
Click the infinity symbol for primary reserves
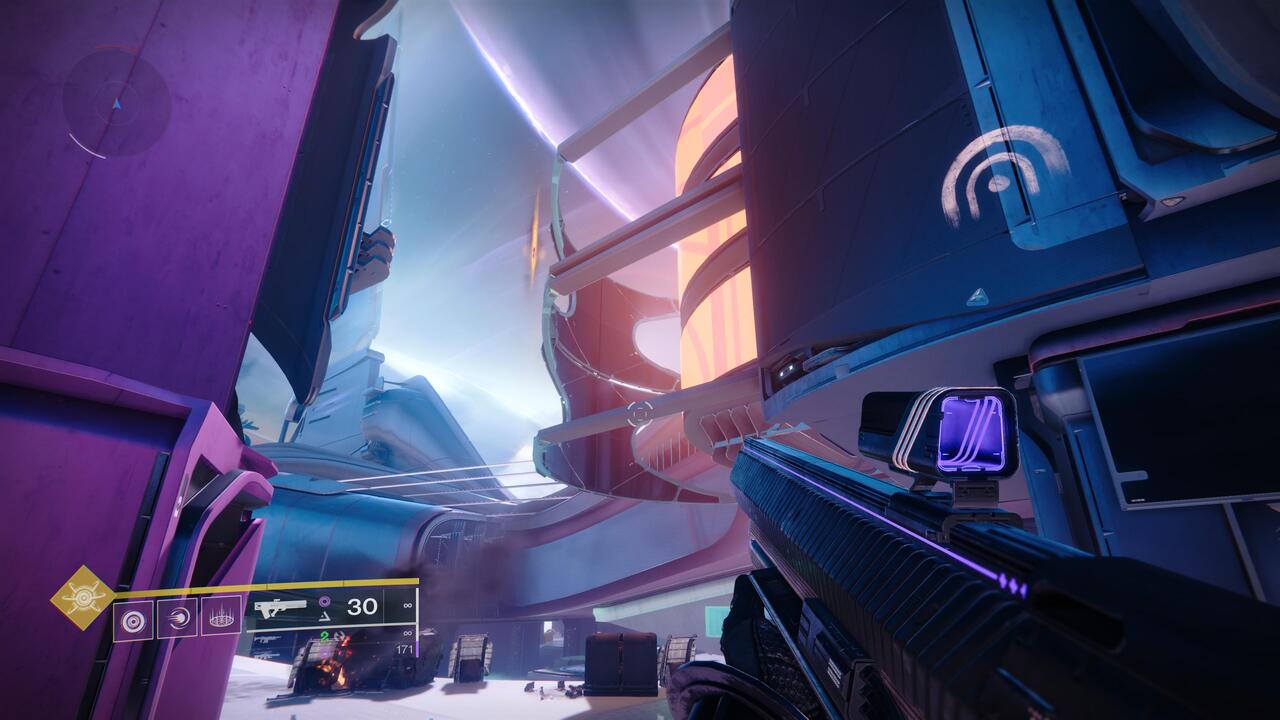[x=407, y=605]
